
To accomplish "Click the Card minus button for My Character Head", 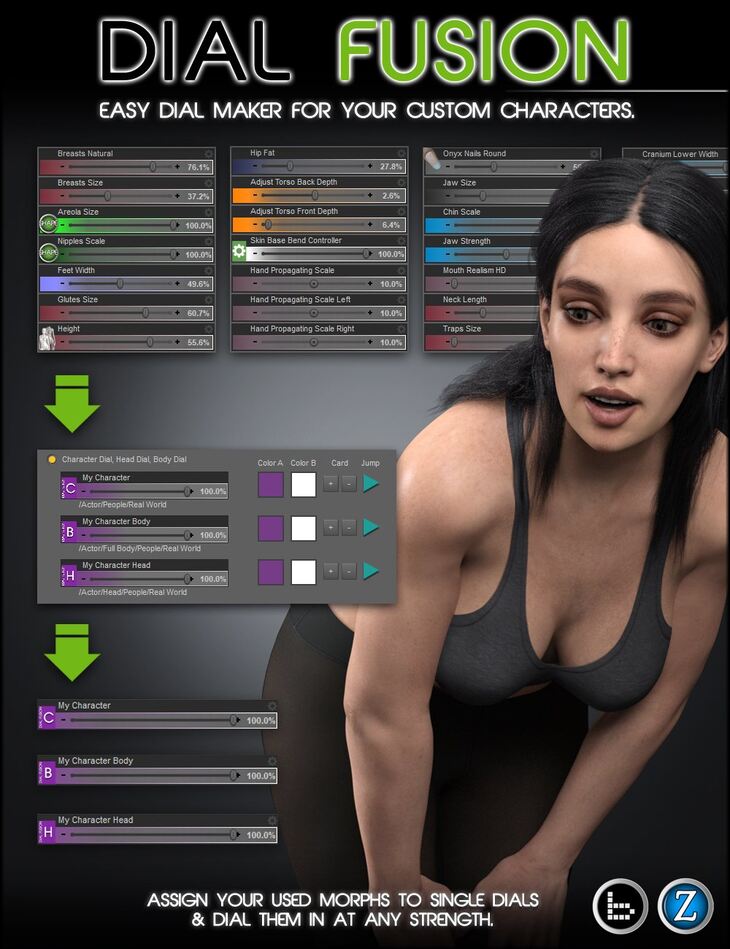I will 348,571.
